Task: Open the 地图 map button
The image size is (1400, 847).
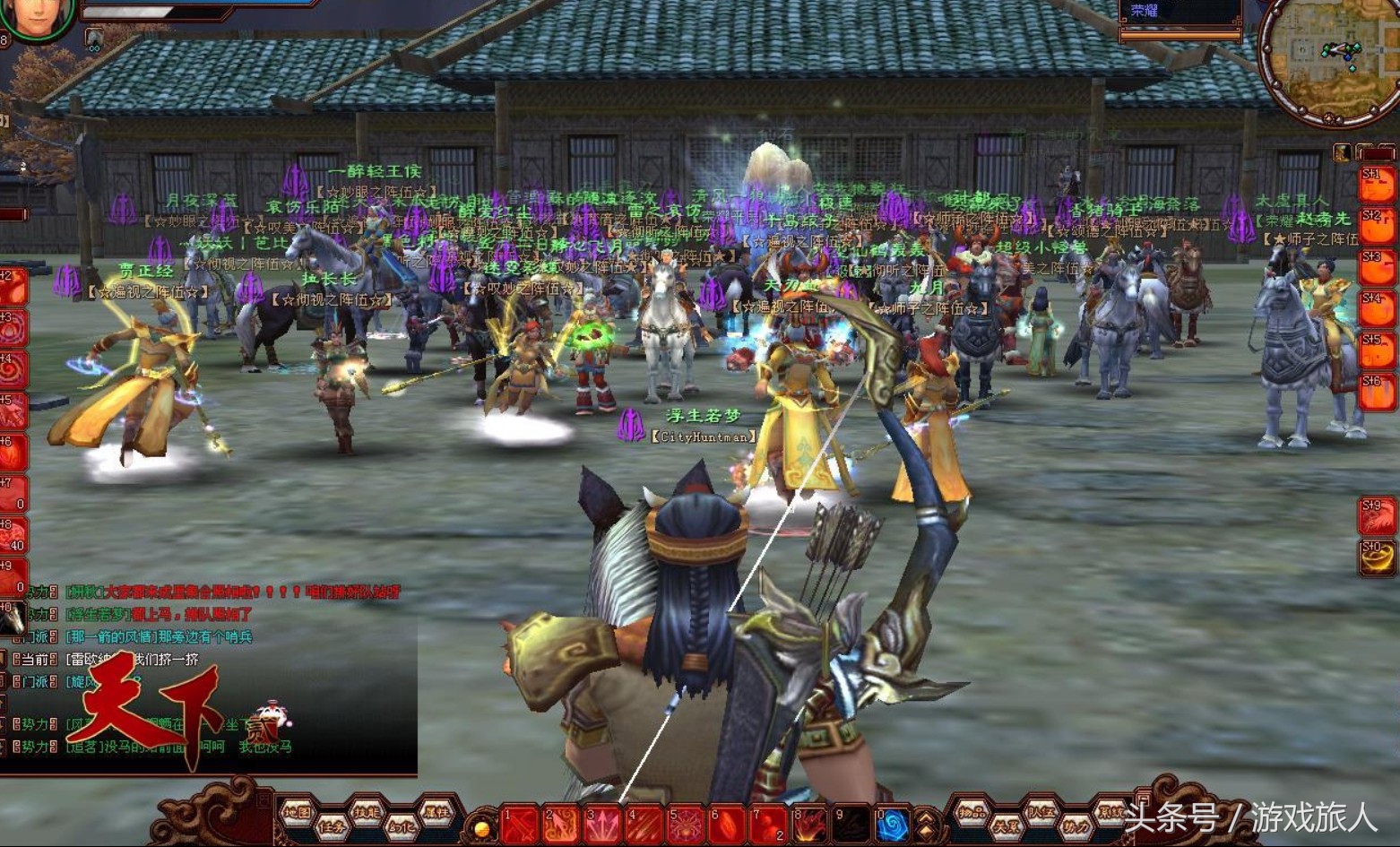Action: click(x=297, y=812)
